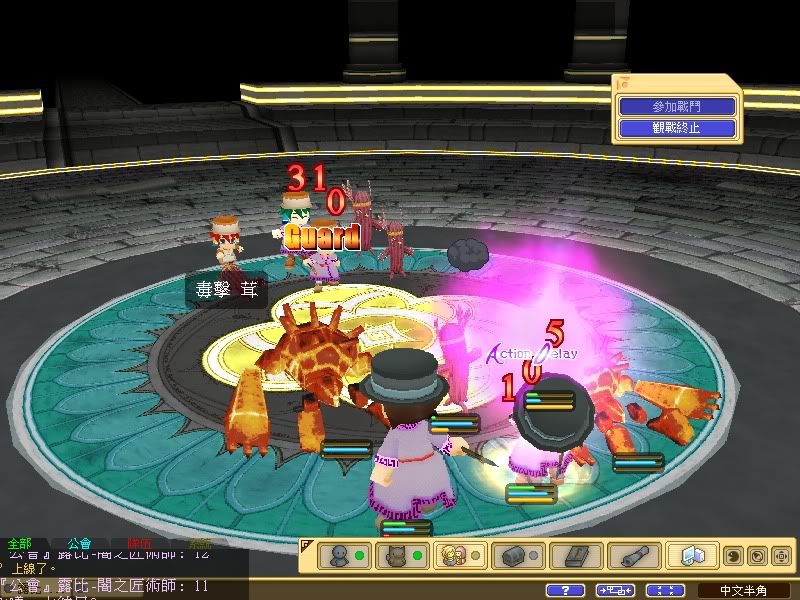Open the red 隊伍 party chat tab
The height and width of the screenshot is (600, 800).
140,544
